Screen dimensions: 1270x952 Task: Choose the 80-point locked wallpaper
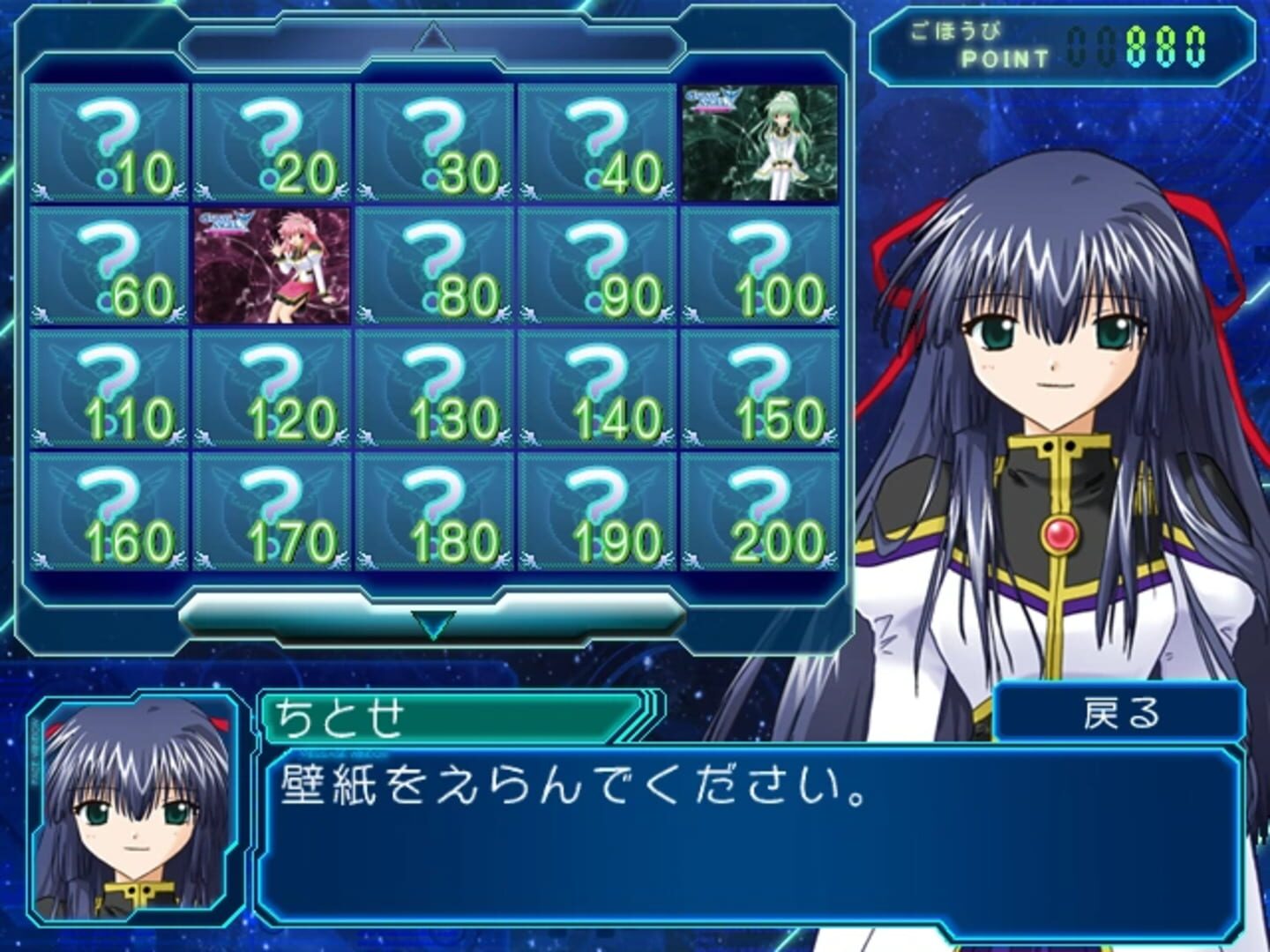click(x=435, y=265)
